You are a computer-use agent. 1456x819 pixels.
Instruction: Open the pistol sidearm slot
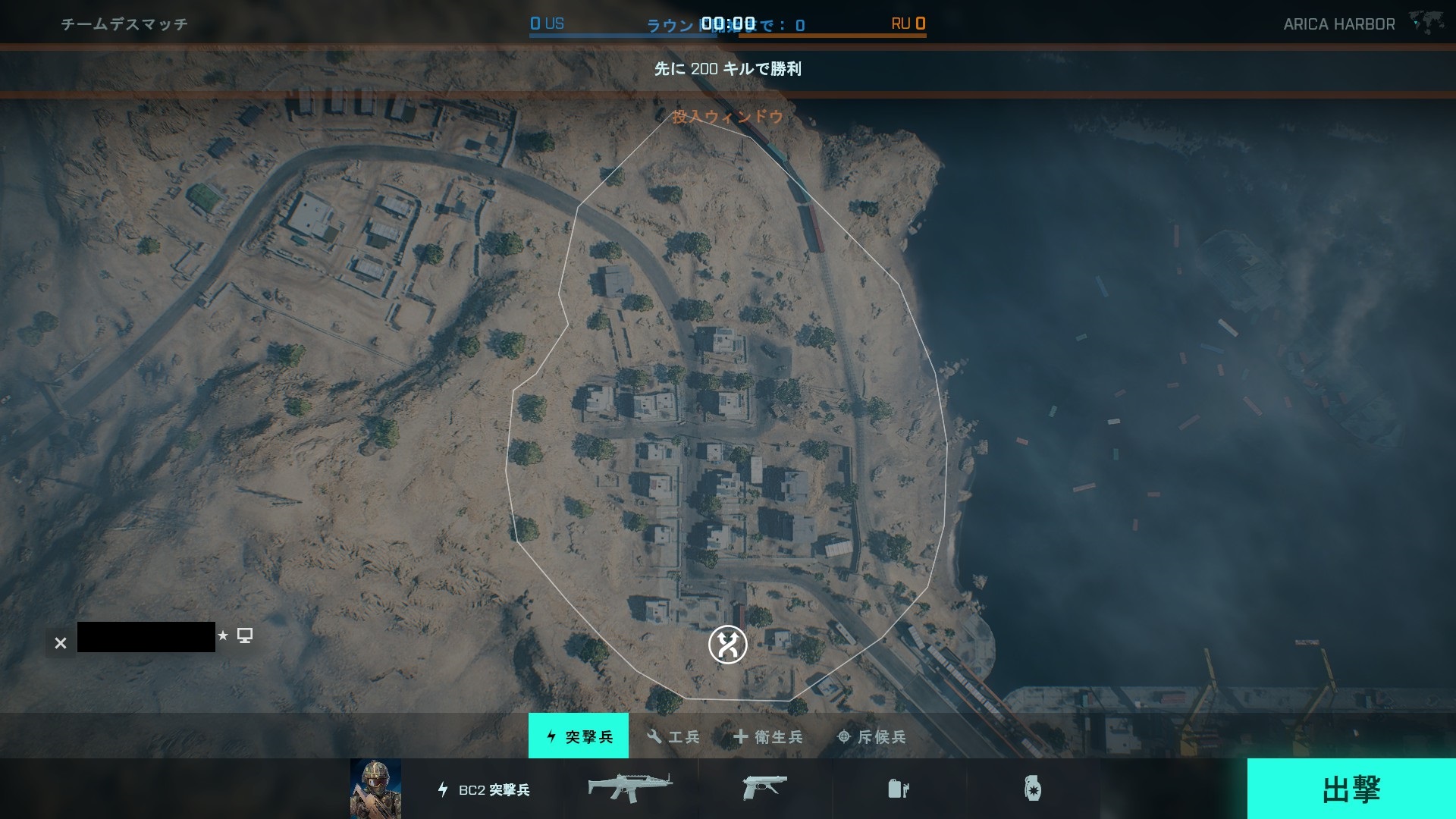coord(764,789)
